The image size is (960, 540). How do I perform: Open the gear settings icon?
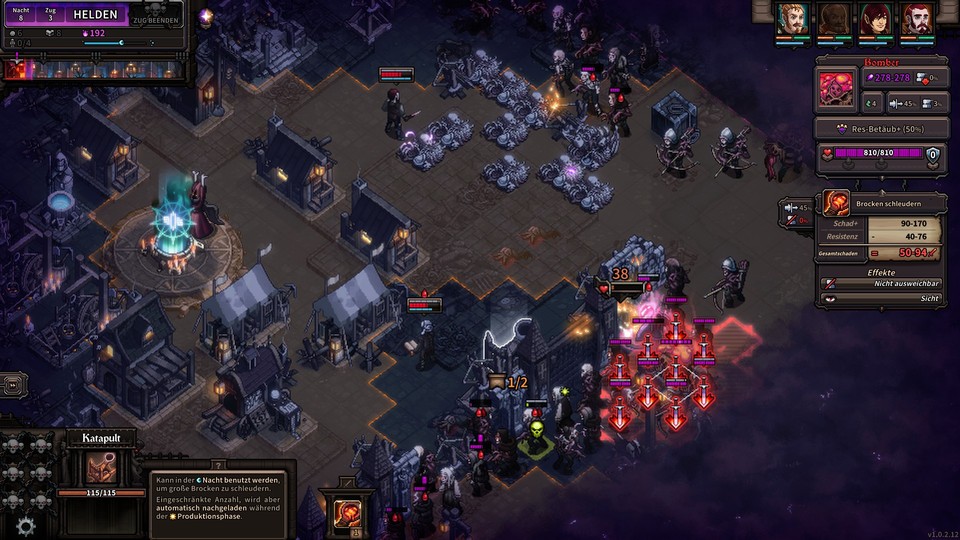26,525
